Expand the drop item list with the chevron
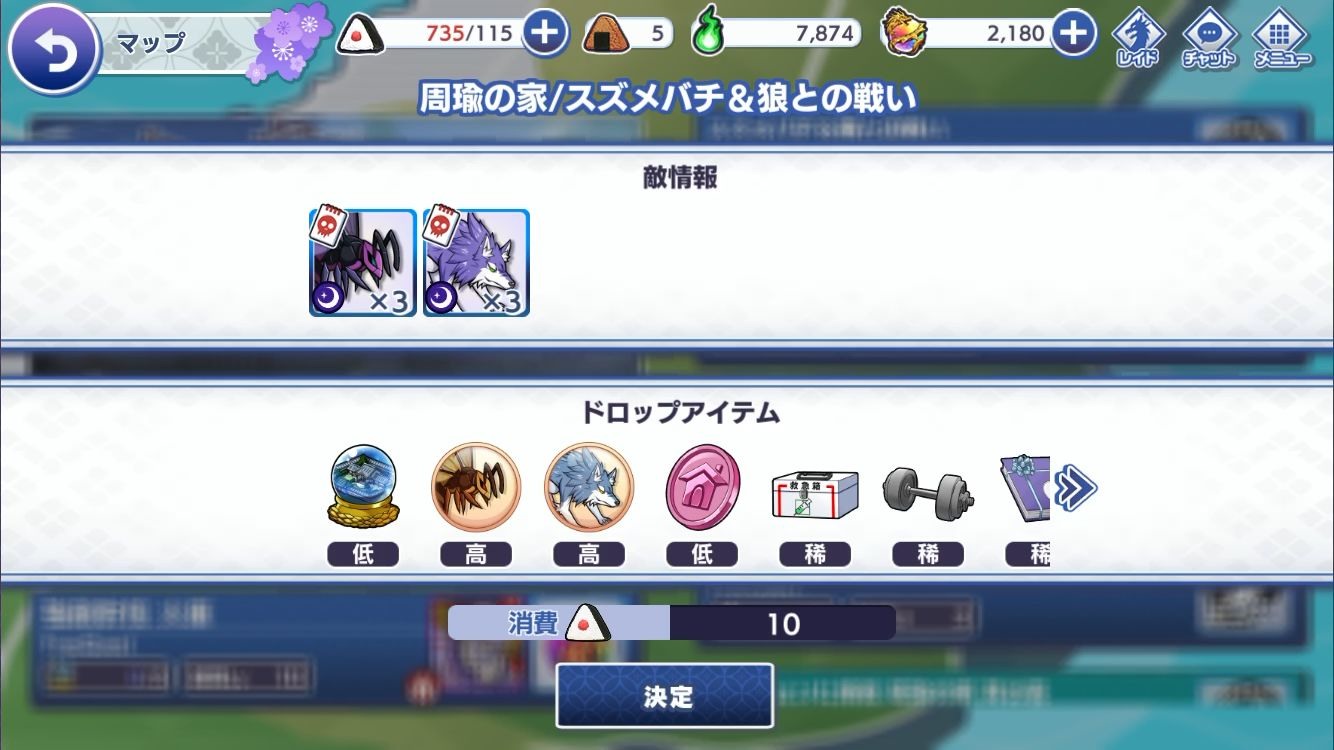Viewport: 1334px width, 750px height. [1076, 487]
